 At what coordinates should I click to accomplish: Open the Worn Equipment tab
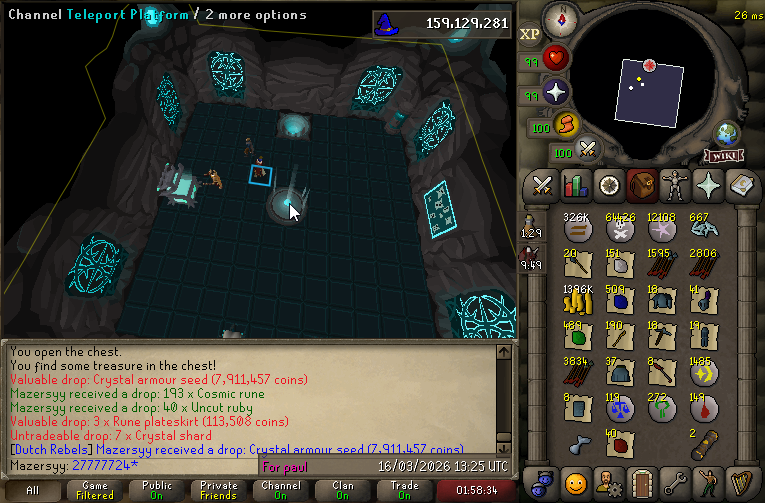click(674, 186)
